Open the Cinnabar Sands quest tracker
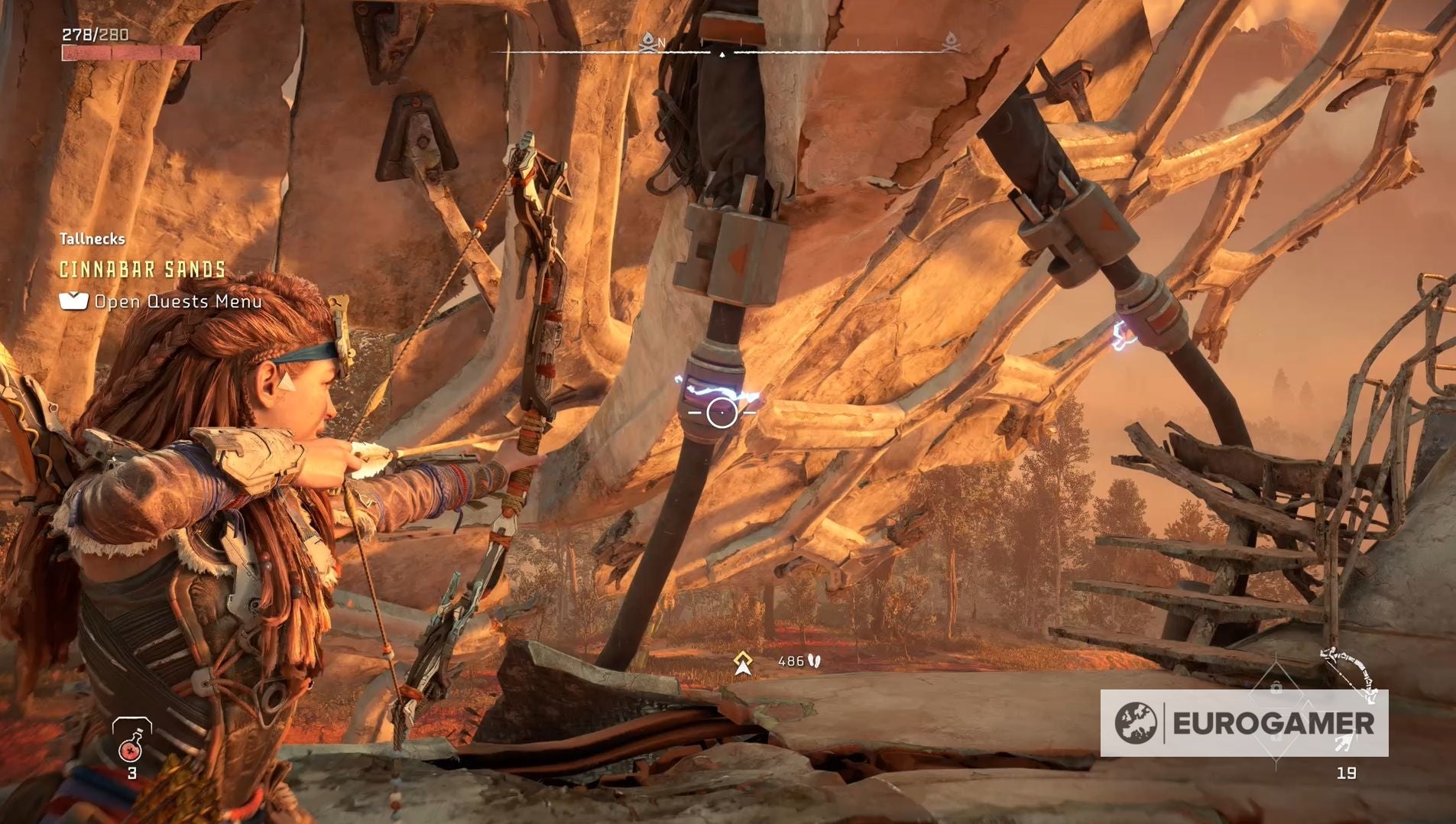Viewport: 1456px width, 824px height. (x=143, y=269)
